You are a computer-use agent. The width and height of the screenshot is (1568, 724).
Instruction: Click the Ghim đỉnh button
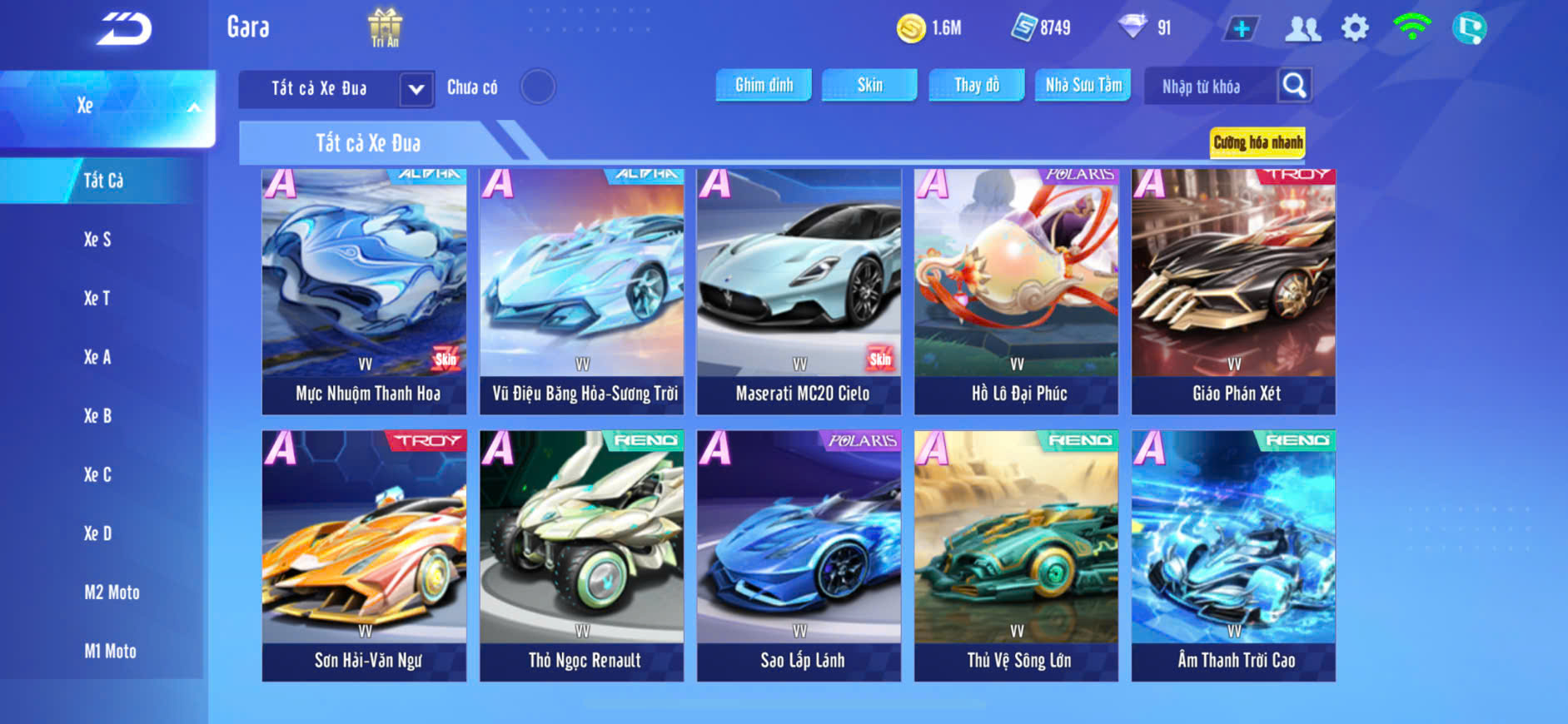click(764, 85)
